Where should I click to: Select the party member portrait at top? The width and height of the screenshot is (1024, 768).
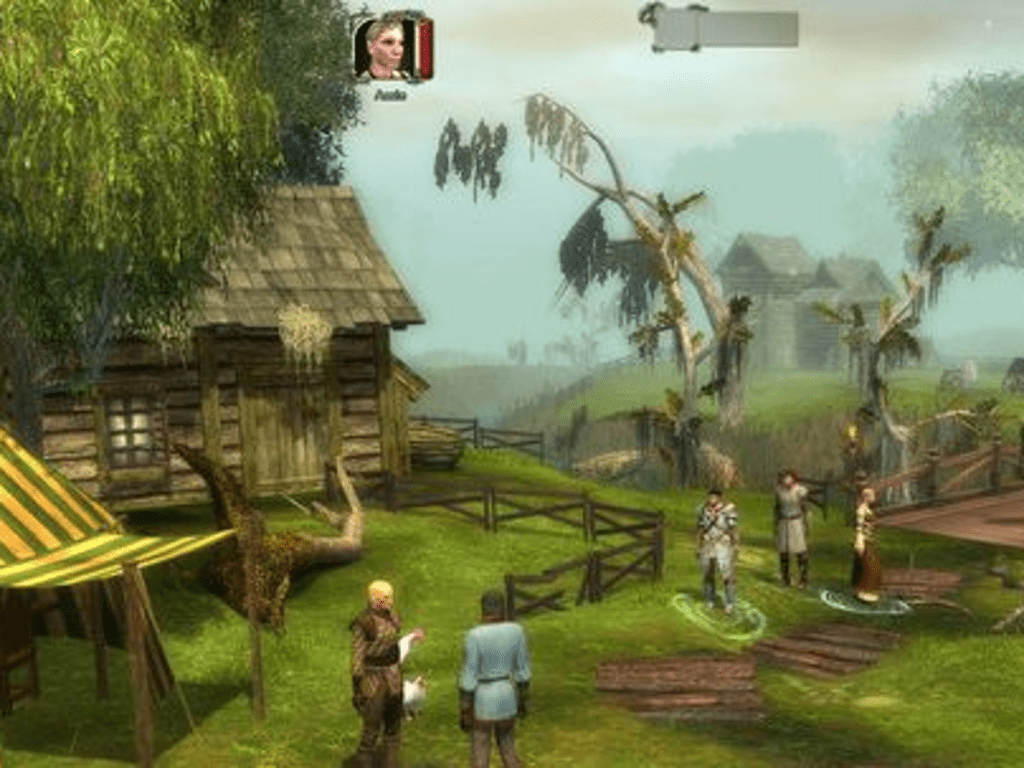point(385,48)
